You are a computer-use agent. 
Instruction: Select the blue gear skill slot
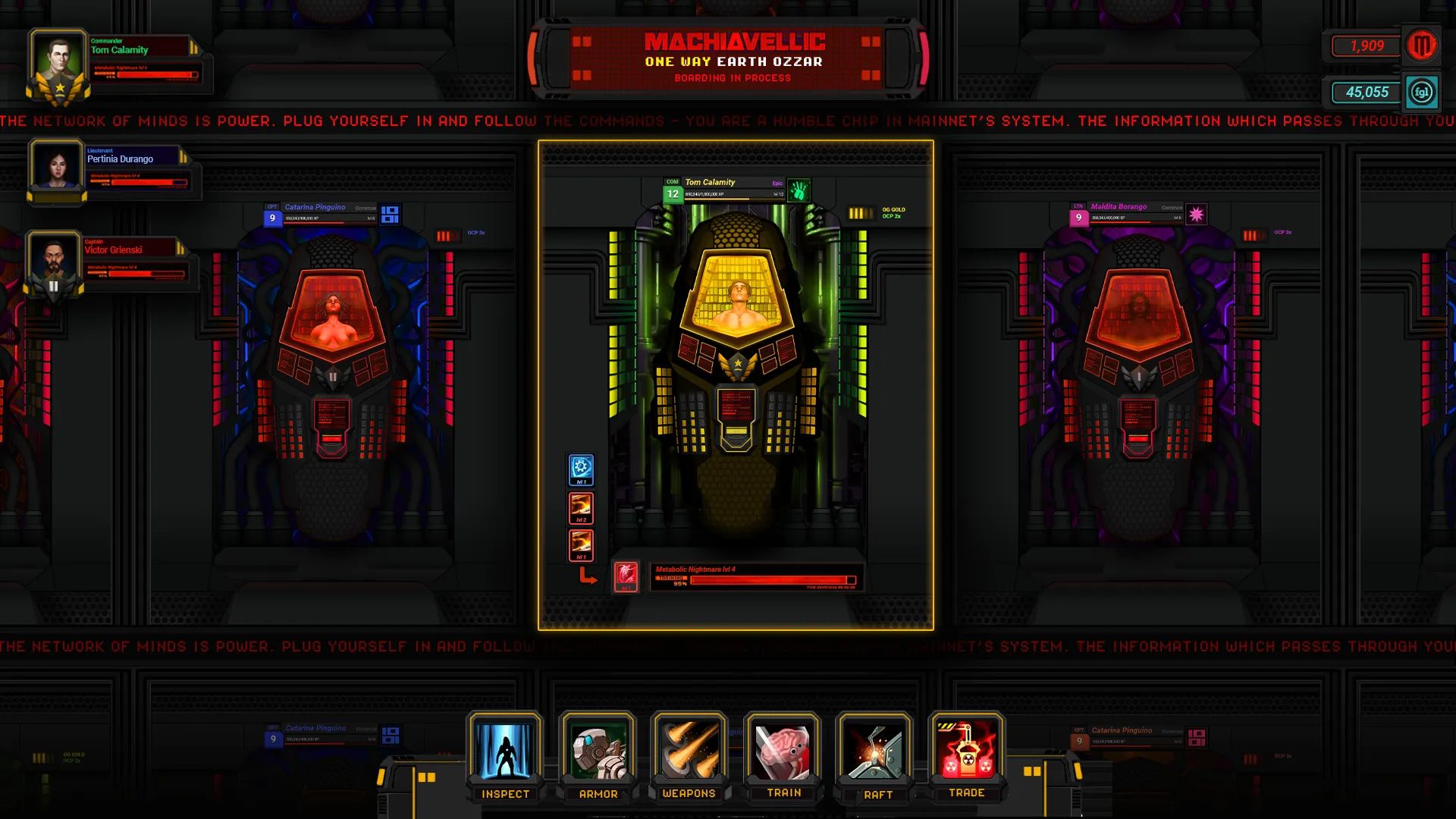(x=581, y=468)
